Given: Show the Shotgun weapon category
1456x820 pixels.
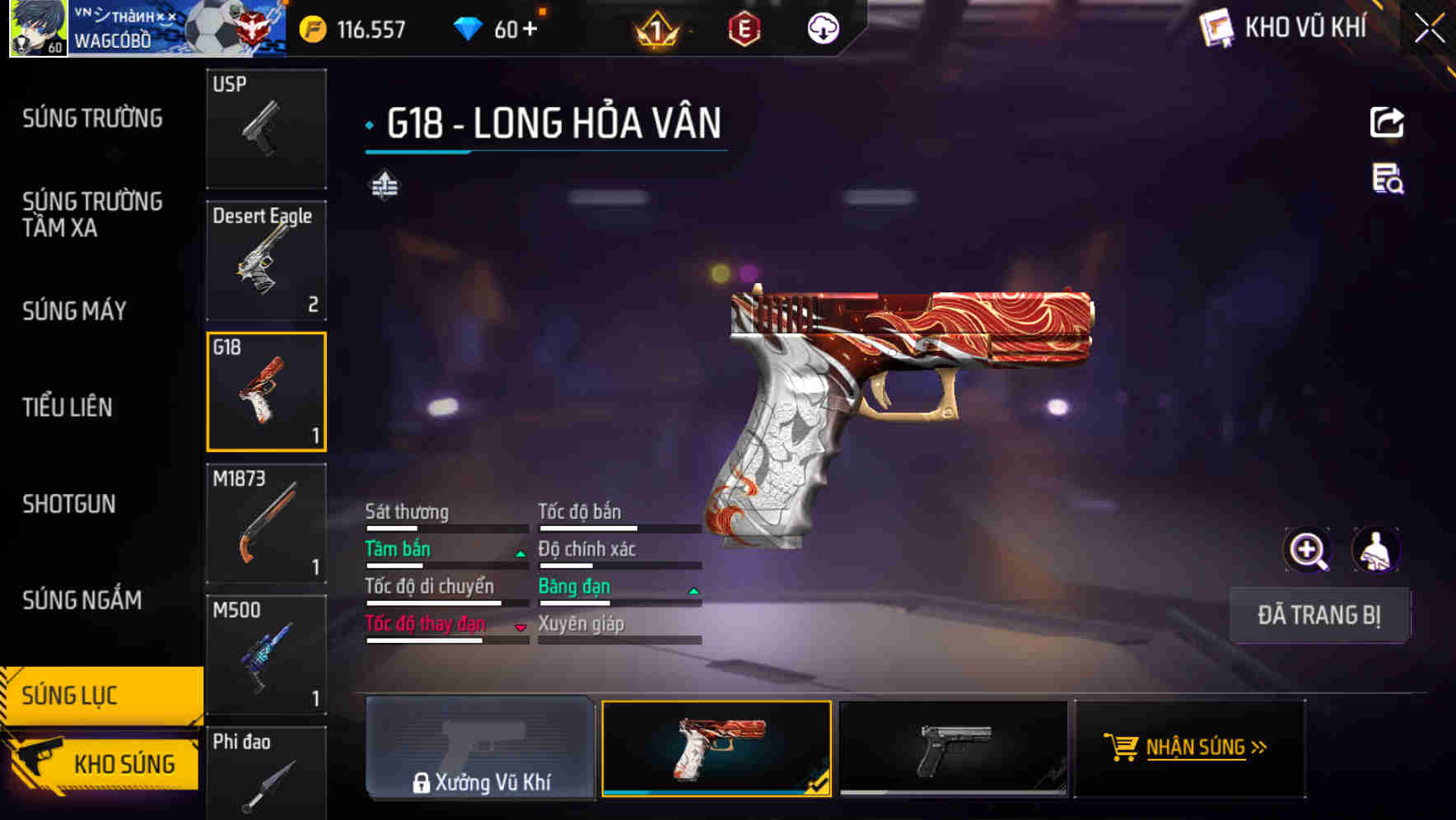Looking at the screenshot, I should [69, 504].
